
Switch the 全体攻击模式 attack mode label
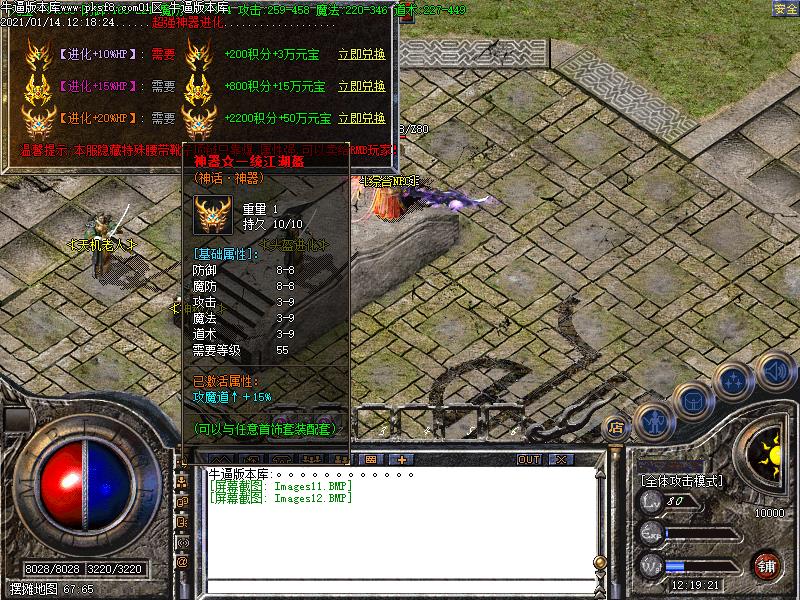[680, 481]
